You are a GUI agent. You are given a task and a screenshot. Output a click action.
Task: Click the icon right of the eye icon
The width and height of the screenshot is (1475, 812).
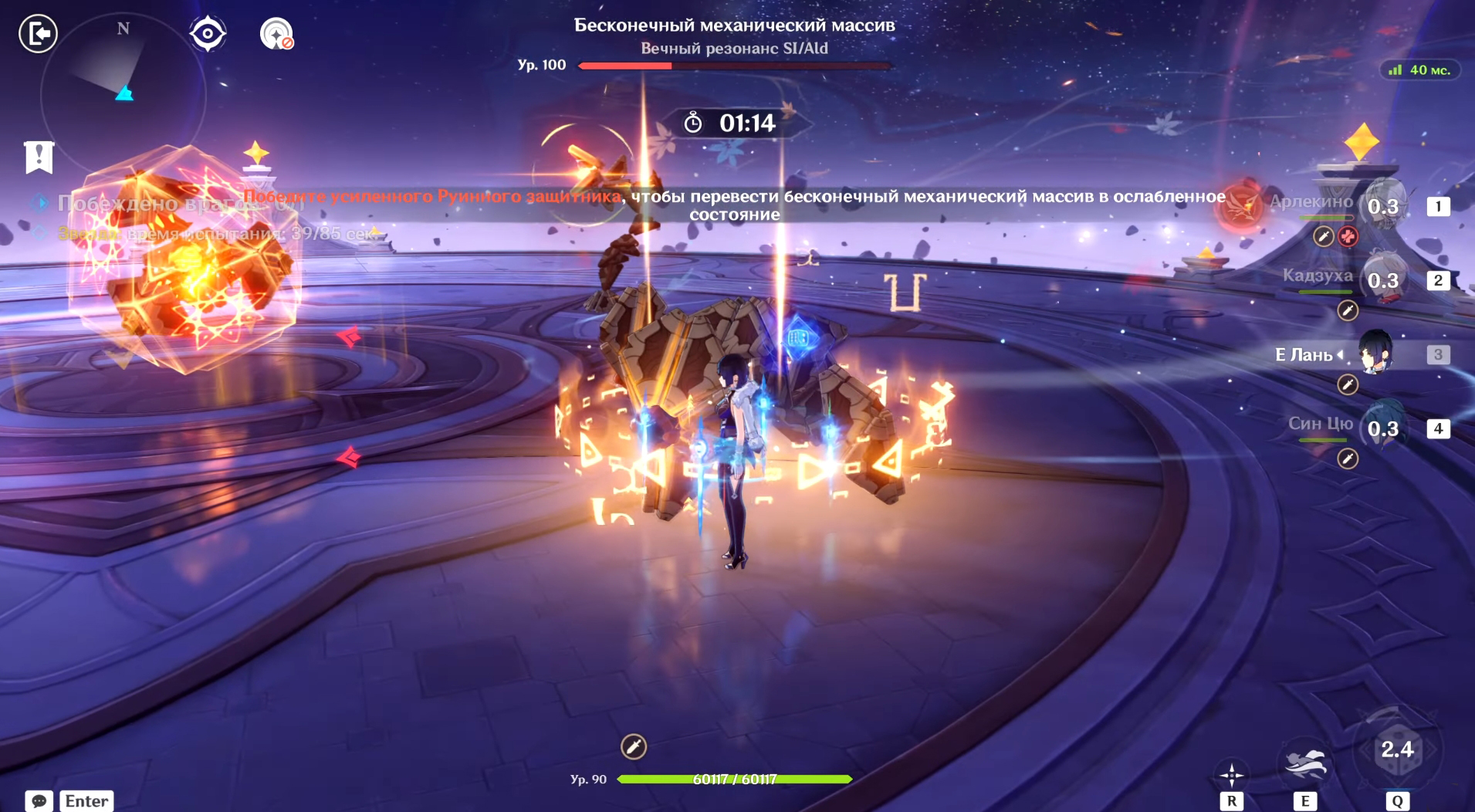276,34
